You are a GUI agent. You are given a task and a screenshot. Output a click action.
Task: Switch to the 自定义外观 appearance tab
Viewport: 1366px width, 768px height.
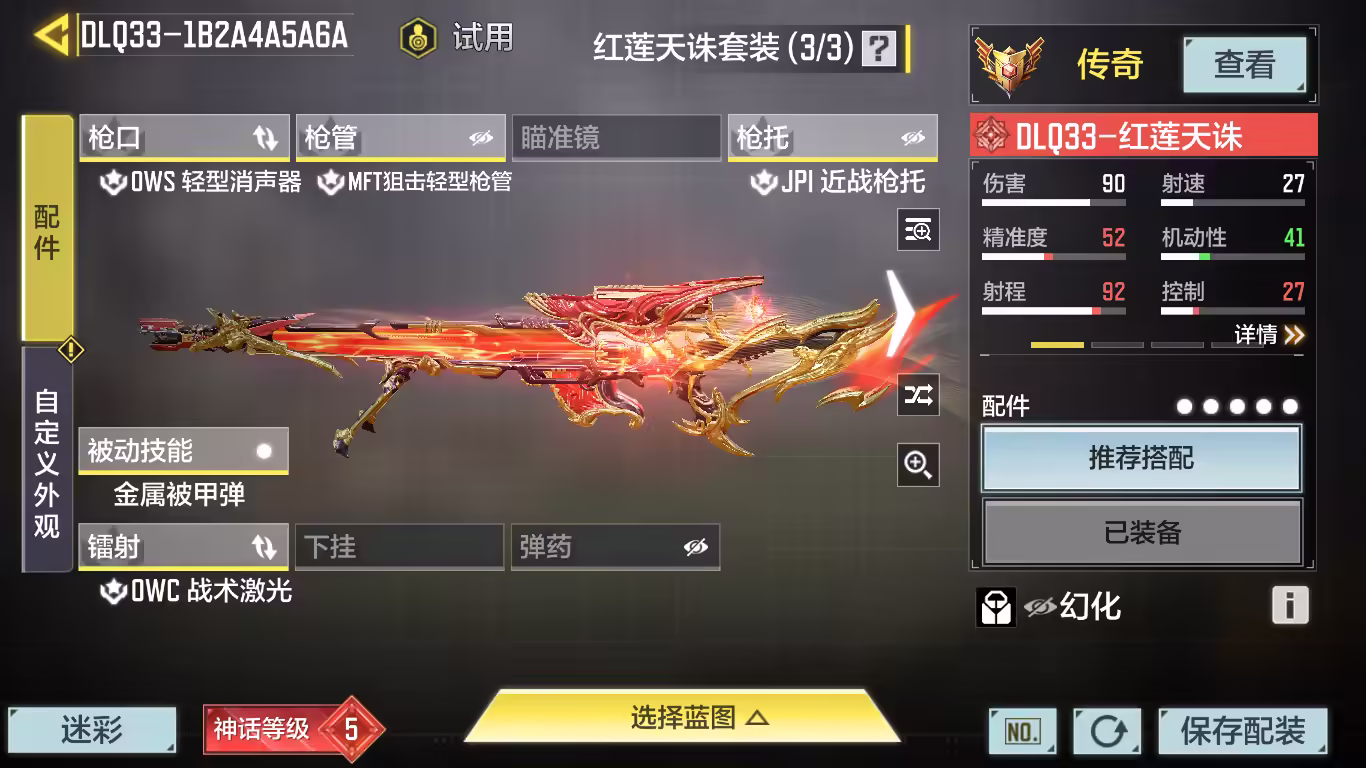point(47,462)
